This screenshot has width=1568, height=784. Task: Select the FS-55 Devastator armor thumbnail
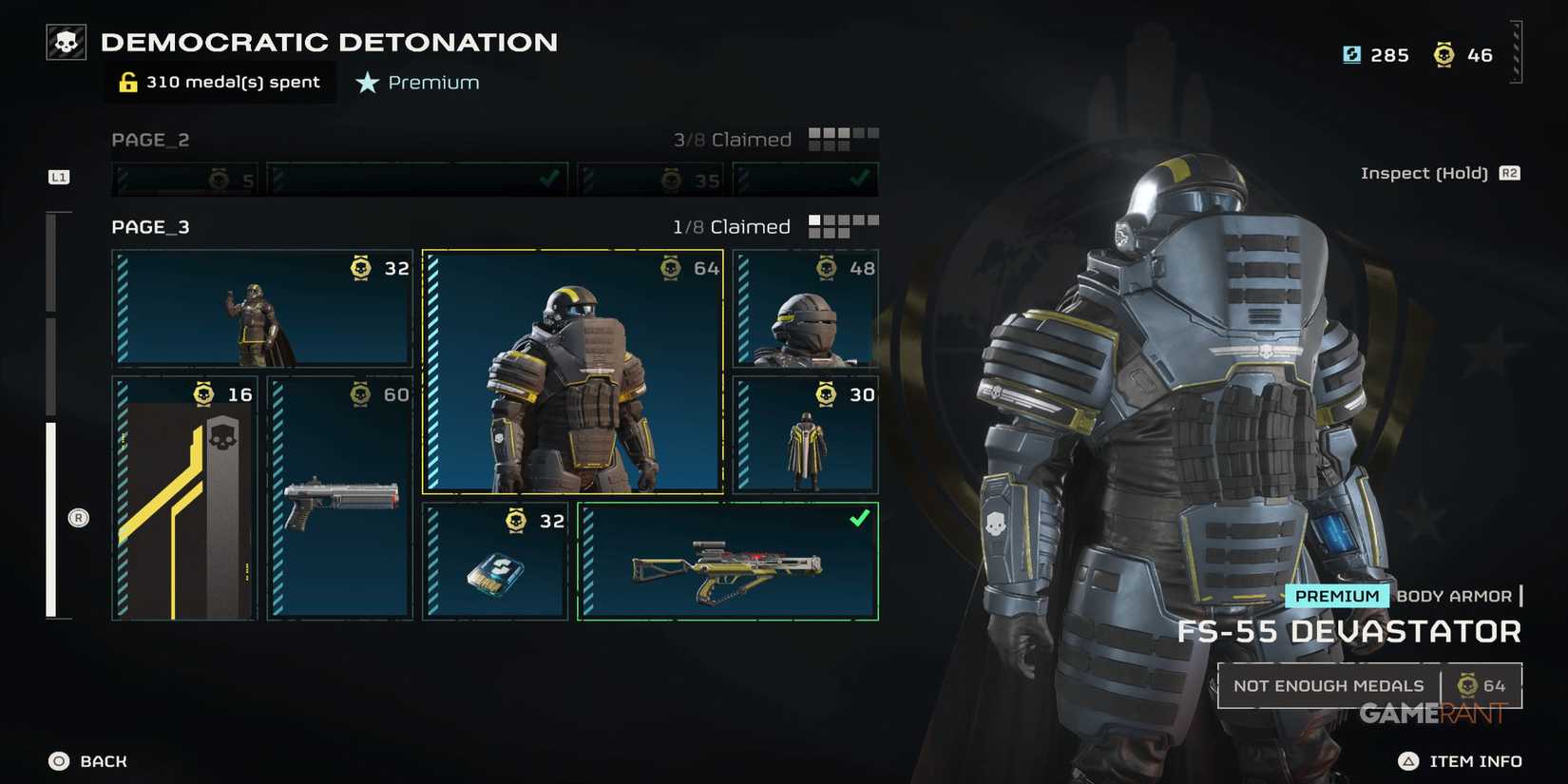[570, 371]
